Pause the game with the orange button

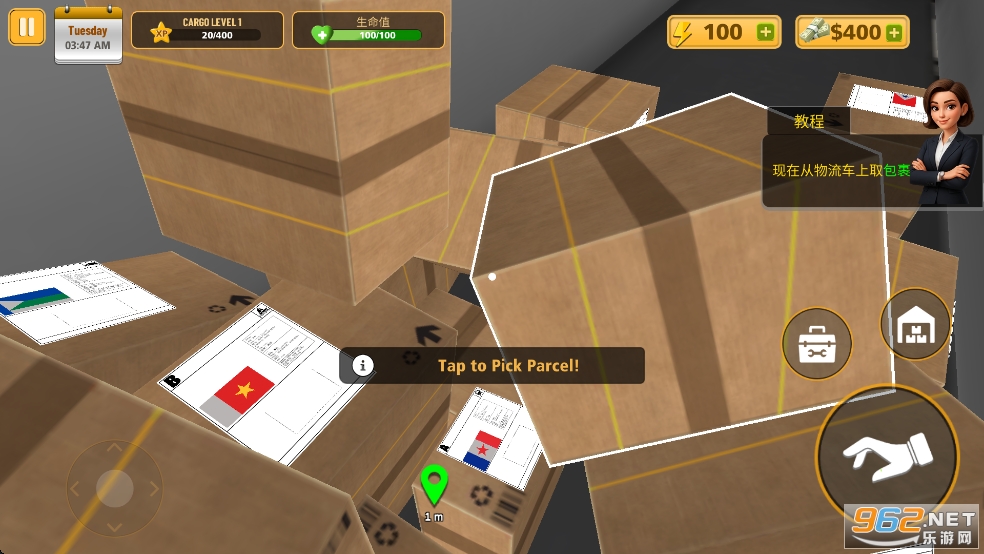coord(26,26)
